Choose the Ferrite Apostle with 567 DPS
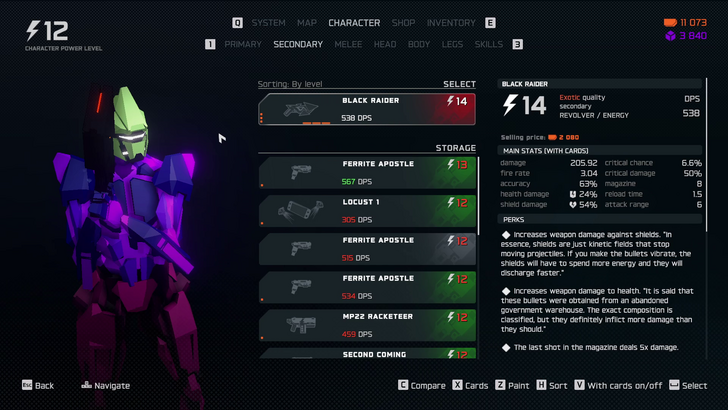Image resolution: width=728 pixels, height=410 pixels. point(367,172)
